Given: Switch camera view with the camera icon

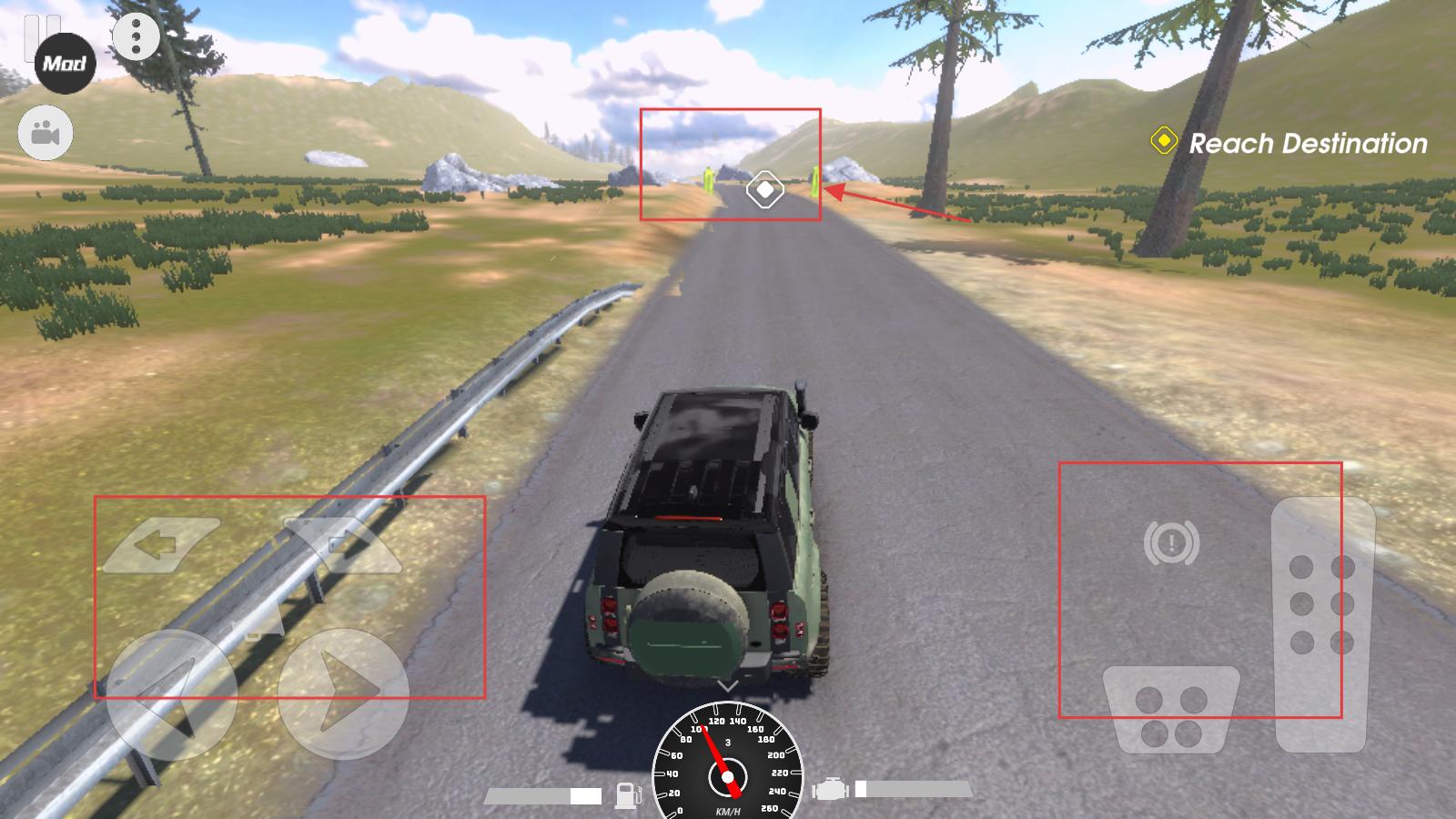Looking at the screenshot, I should click(x=45, y=135).
